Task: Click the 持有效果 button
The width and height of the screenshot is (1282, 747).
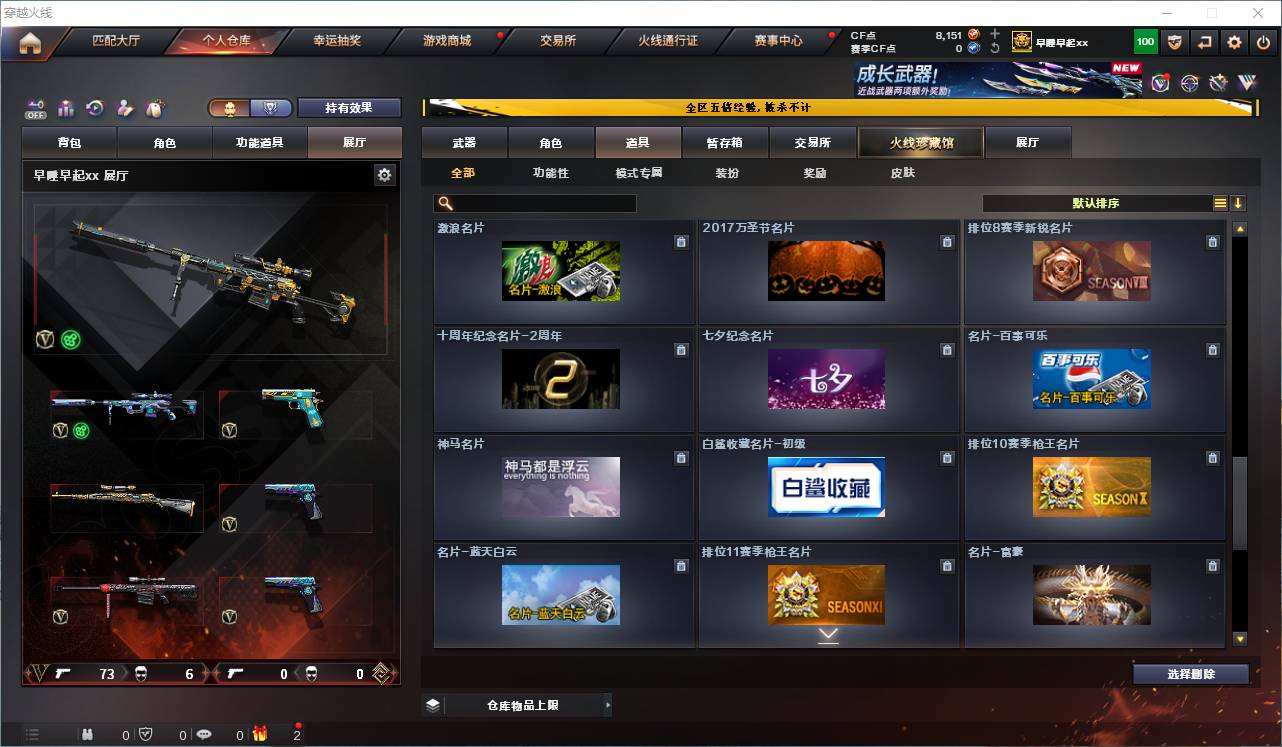Action: pyautogui.click(x=349, y=107)
